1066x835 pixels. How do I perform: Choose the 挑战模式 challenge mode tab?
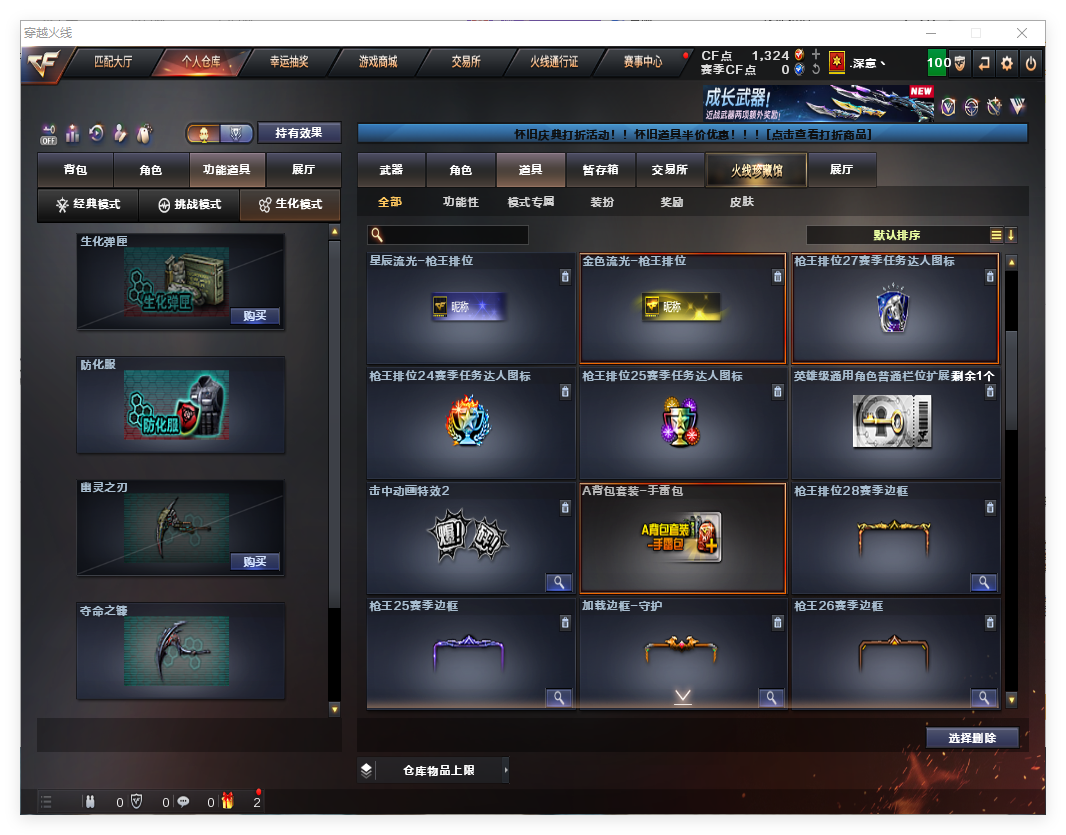189,205
